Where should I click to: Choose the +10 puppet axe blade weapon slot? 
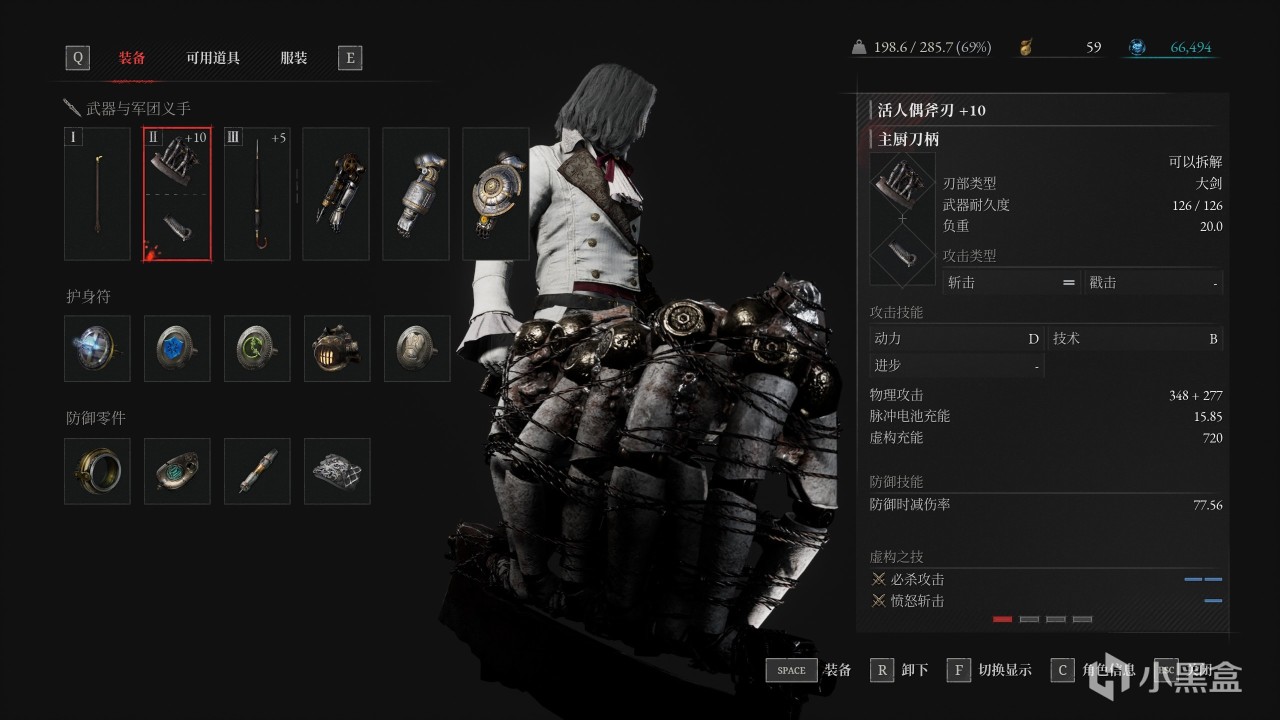pyautogui.click(x=177, y=194)
